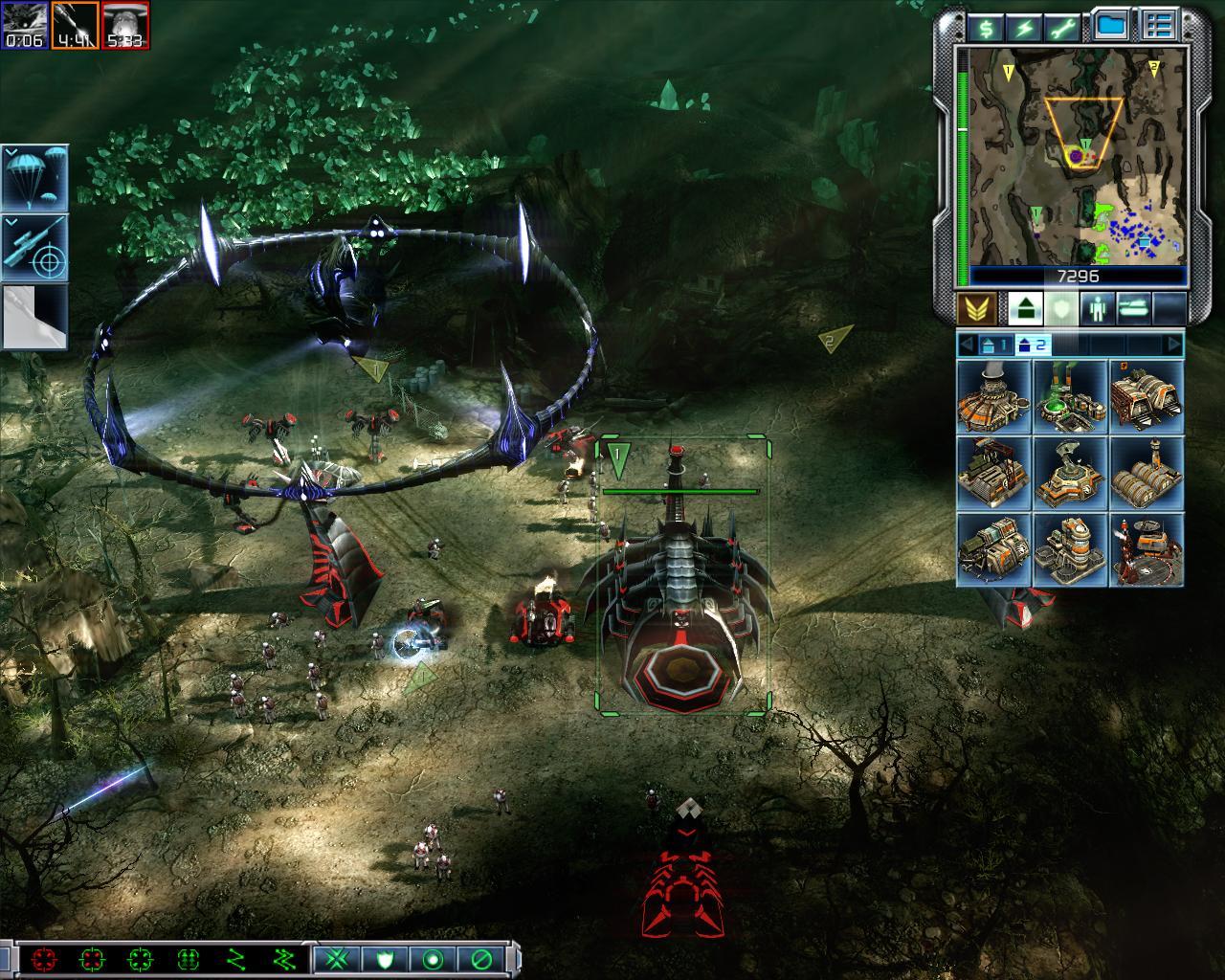Build the power plant with the cooling tower

(x=993, y=396)
